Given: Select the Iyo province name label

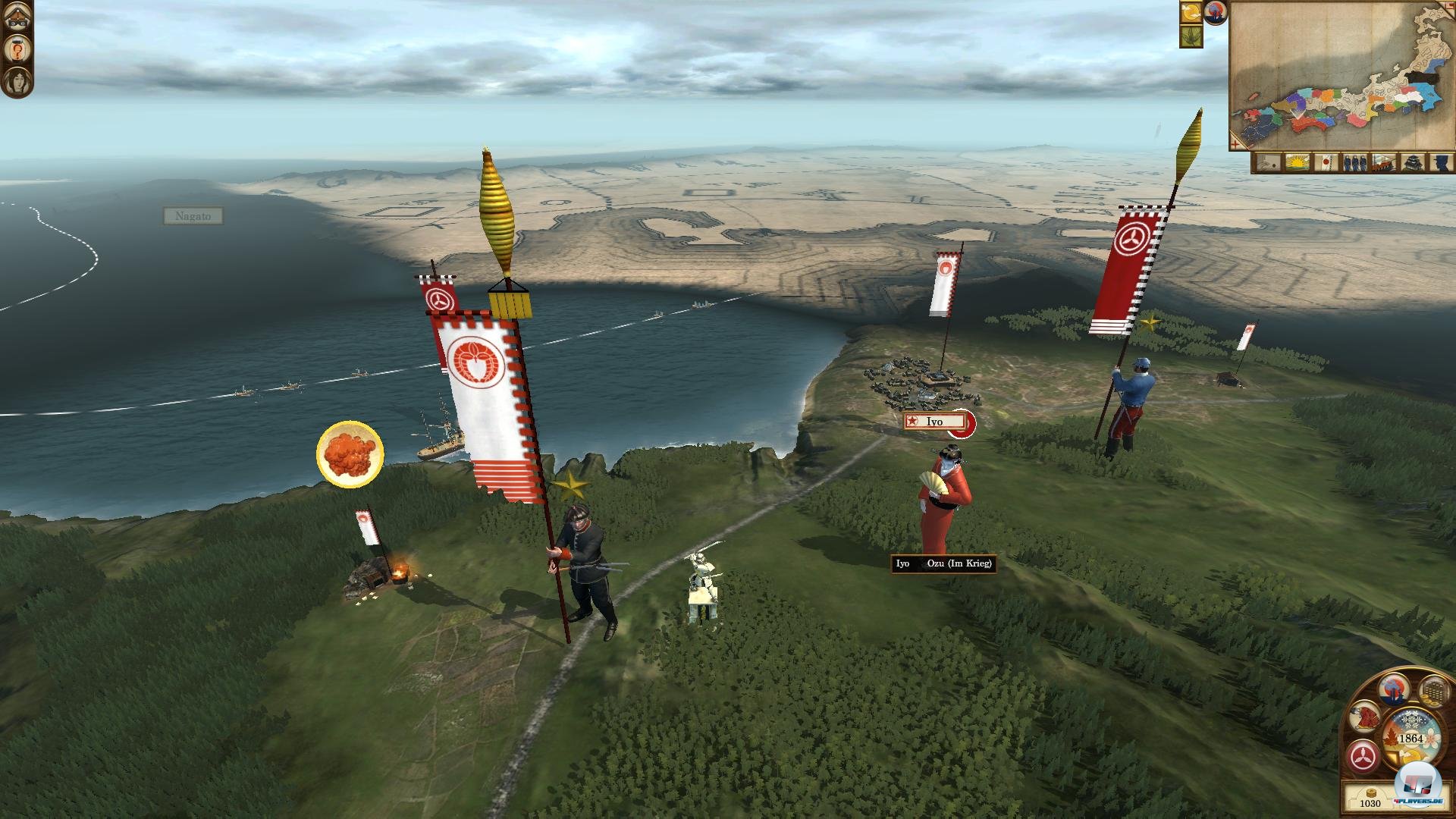Looking at the screenshot, I should coord(934,422).
